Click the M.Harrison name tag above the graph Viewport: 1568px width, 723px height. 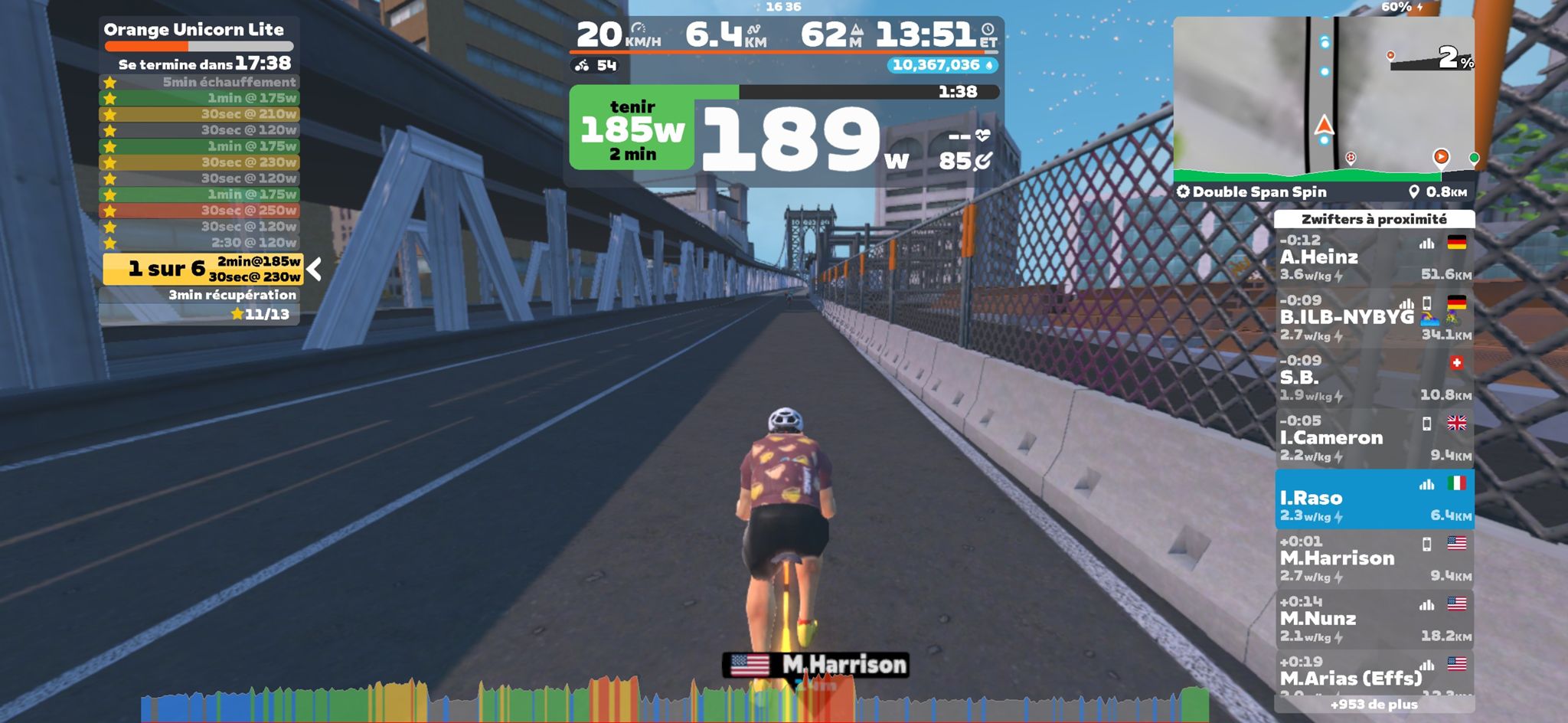(x=816, y=665)
